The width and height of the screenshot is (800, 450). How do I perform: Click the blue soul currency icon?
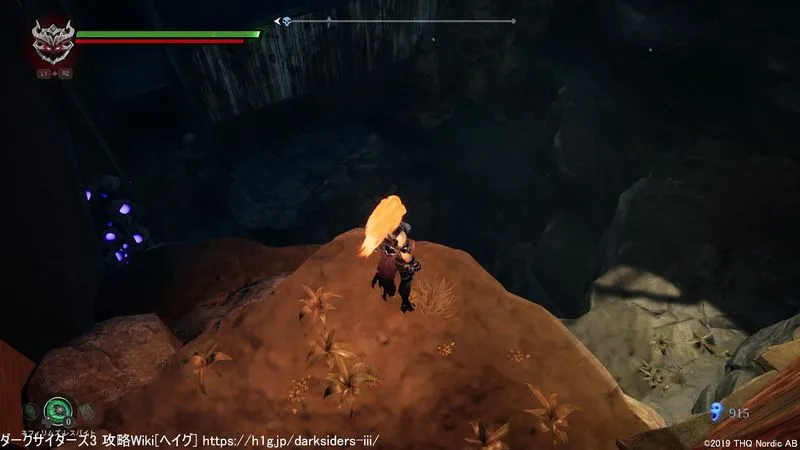716,410
